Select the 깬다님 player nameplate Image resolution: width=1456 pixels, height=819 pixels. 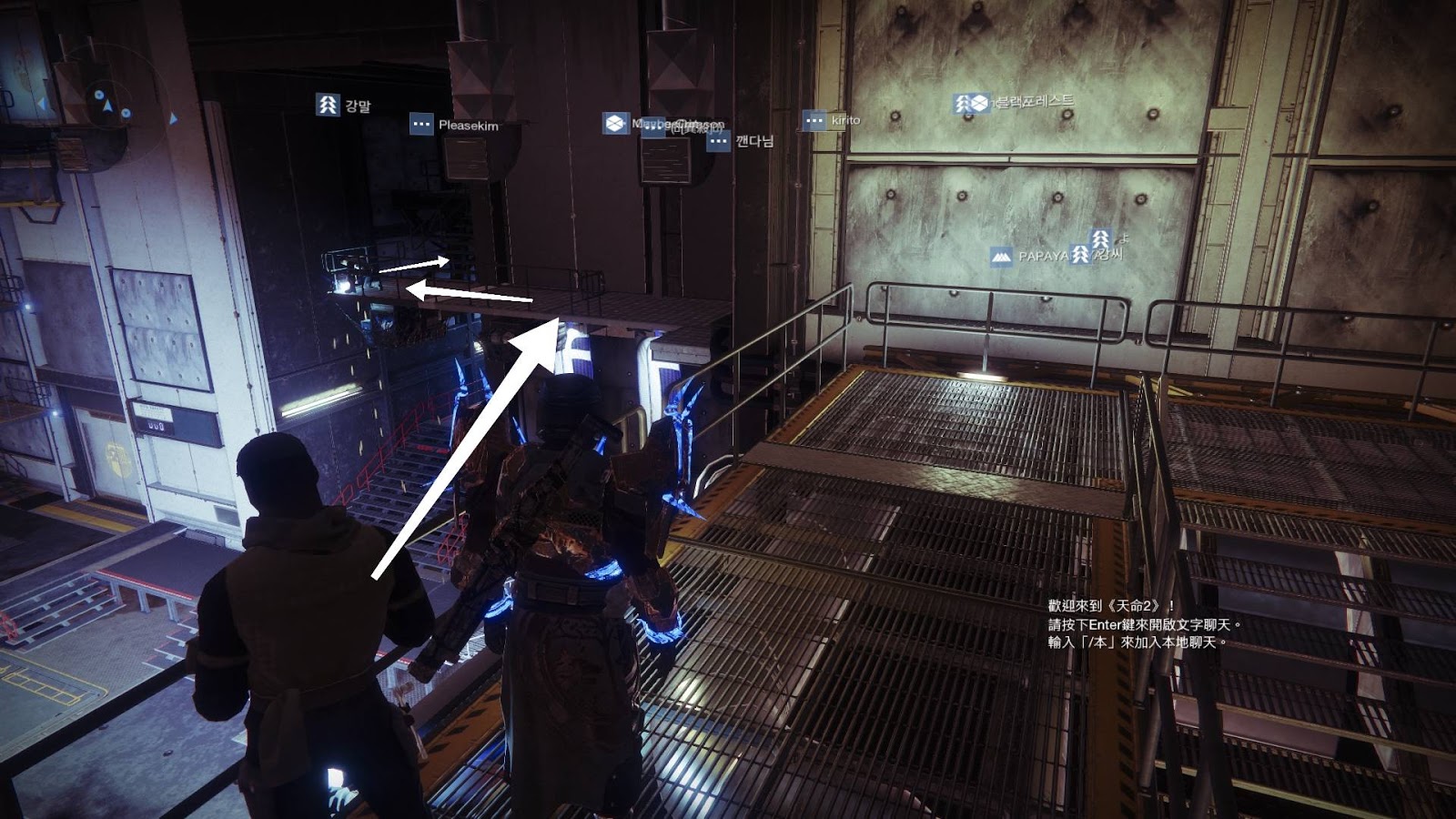(741, 141)
